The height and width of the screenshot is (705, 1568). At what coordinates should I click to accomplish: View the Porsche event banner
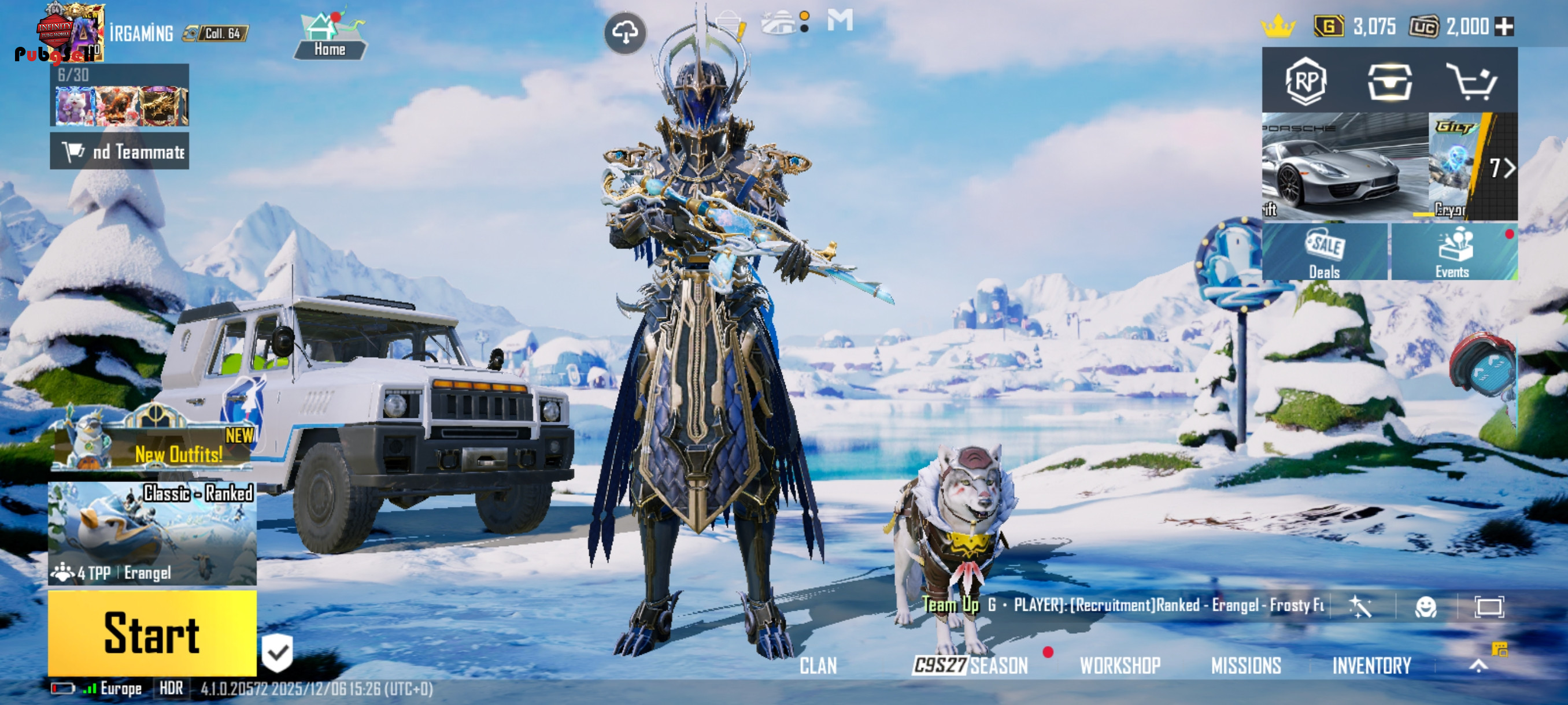[1345, 165]
